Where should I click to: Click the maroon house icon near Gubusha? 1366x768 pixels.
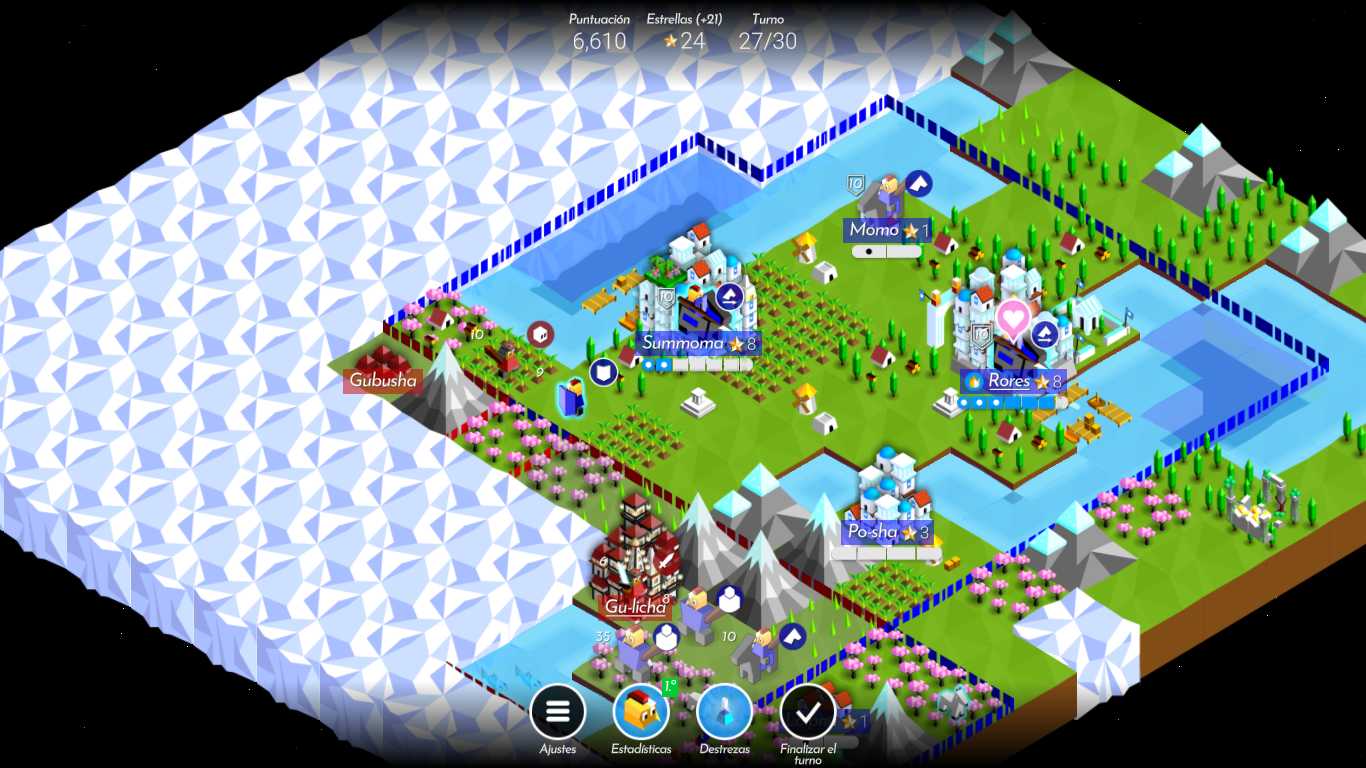coord(538,335)
